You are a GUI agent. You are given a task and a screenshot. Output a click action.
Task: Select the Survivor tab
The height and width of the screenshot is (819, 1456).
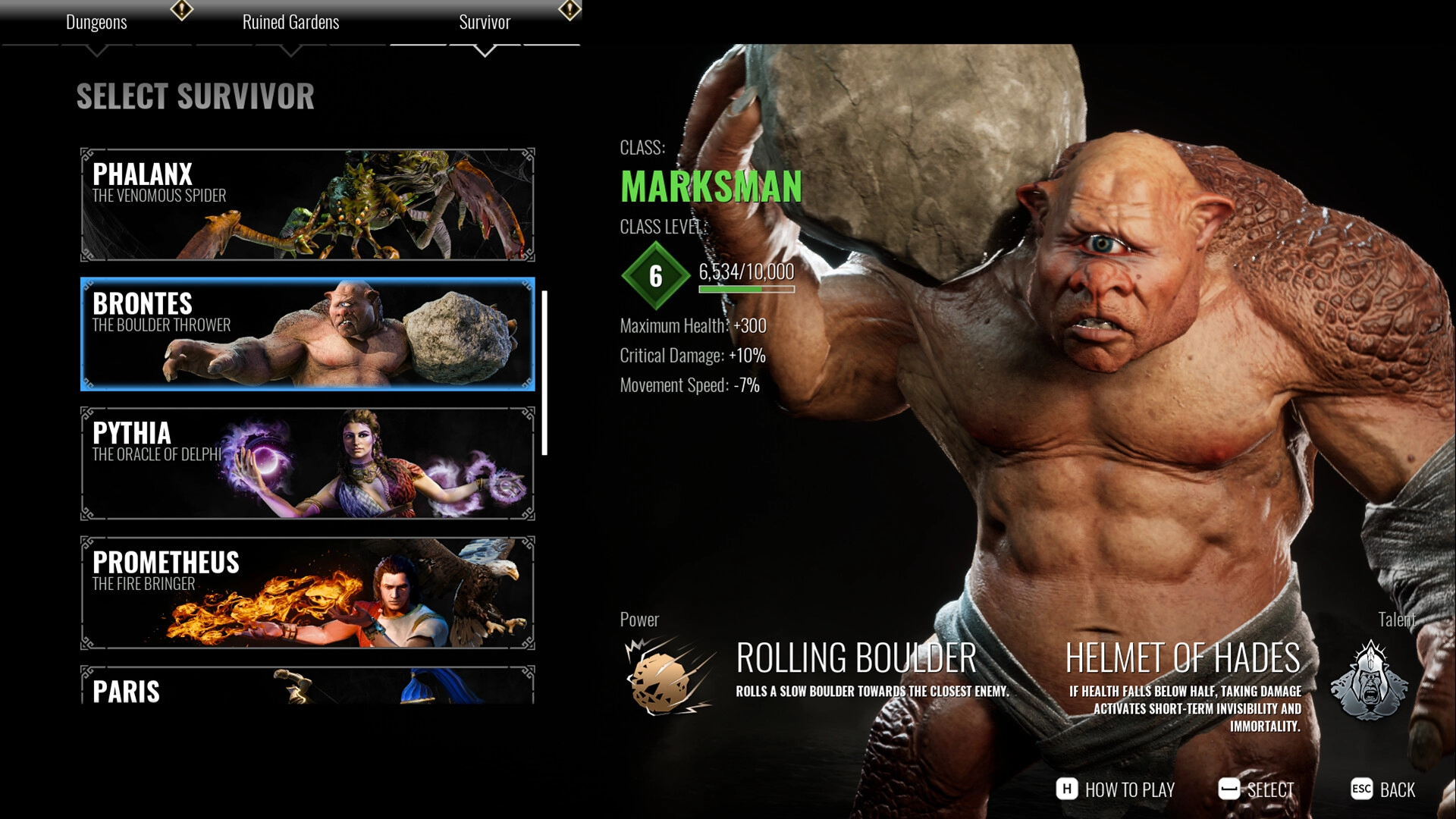485,23
